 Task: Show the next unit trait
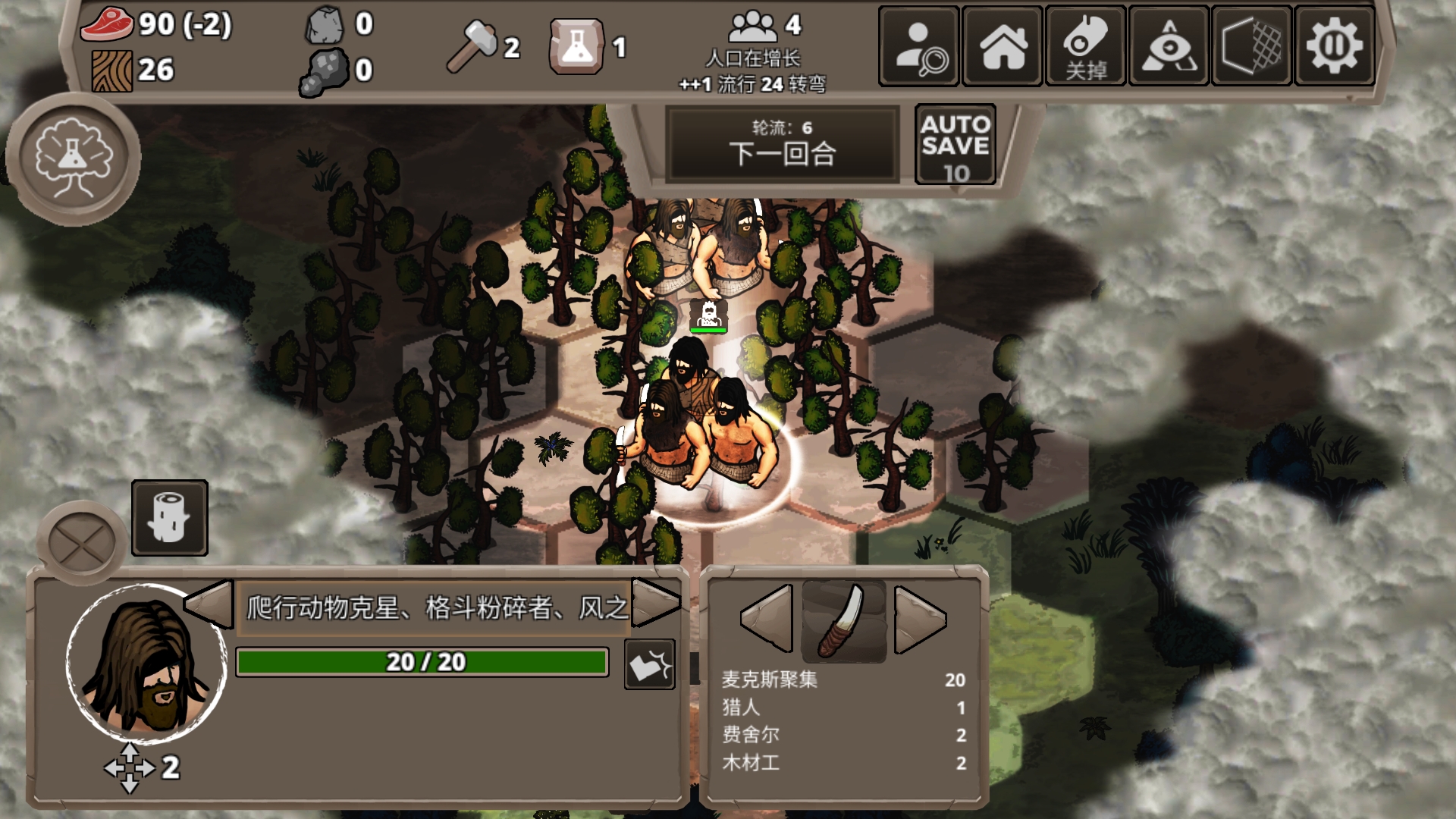tap(655, 603)
